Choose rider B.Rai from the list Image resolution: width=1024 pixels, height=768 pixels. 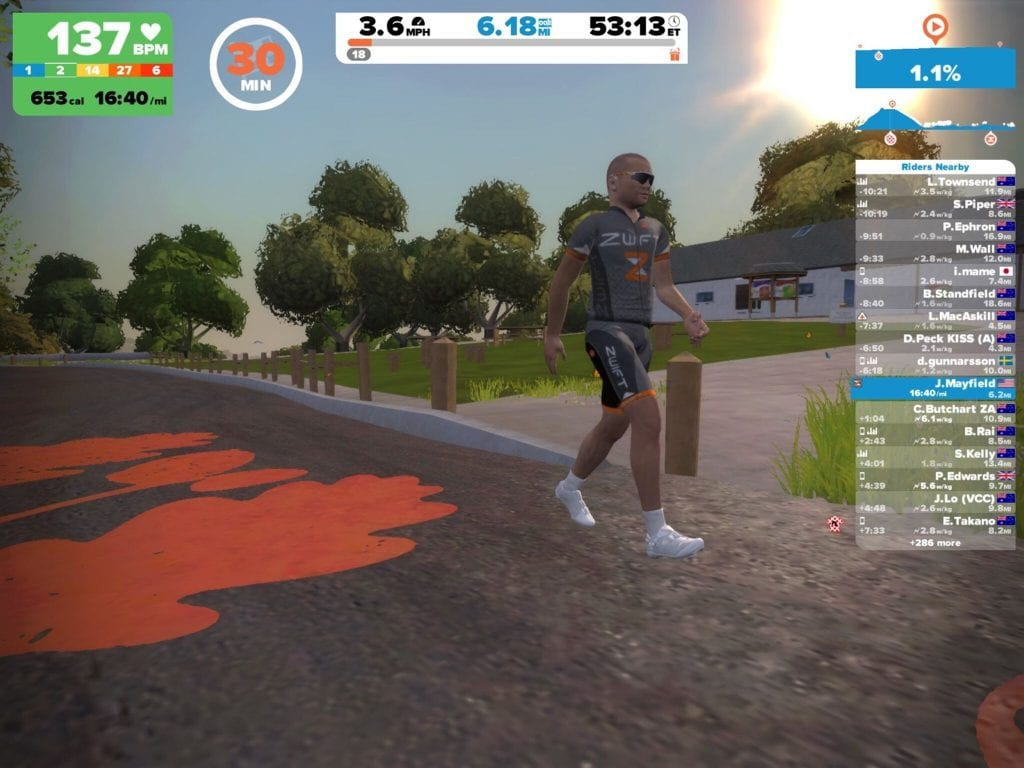935,435
